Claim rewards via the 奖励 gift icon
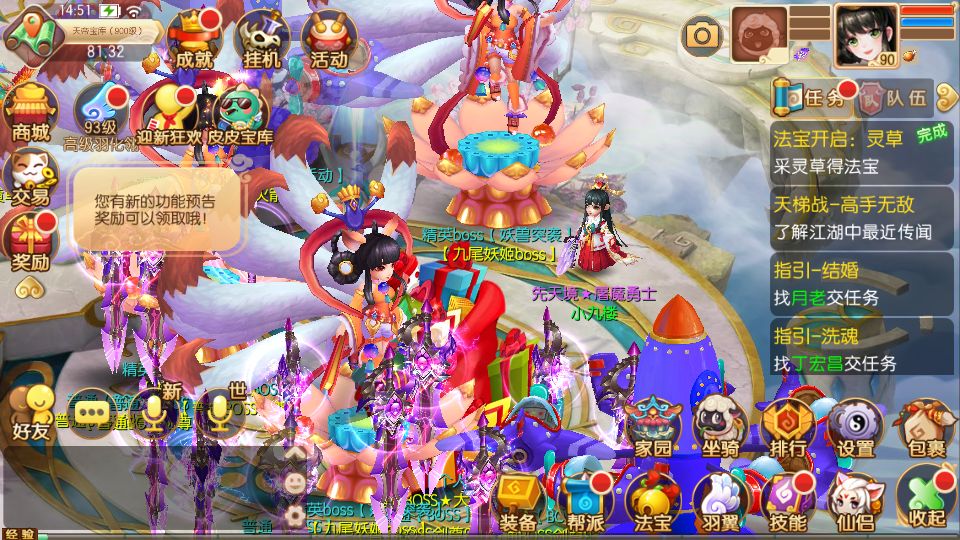Viewport: 960px width, 540px height. pos(30,244)
